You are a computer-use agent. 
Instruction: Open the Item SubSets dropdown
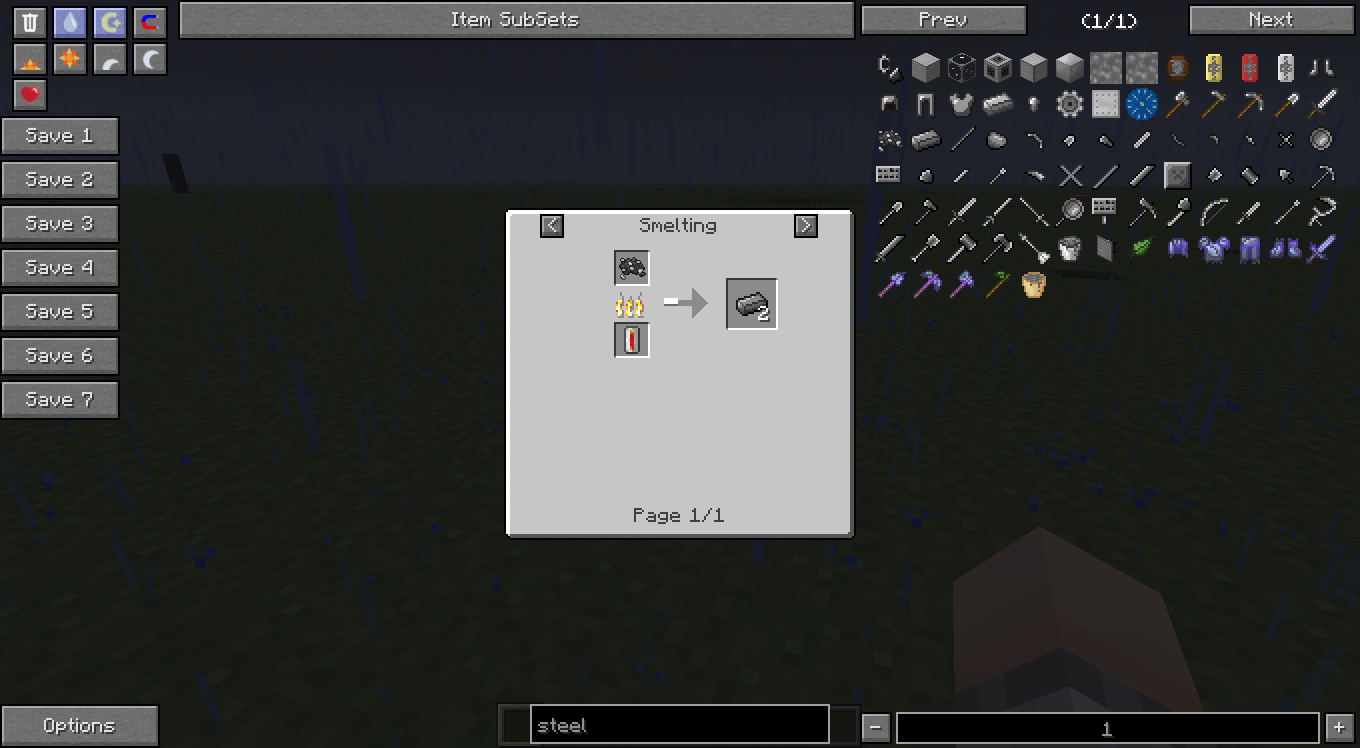point(516,19)
